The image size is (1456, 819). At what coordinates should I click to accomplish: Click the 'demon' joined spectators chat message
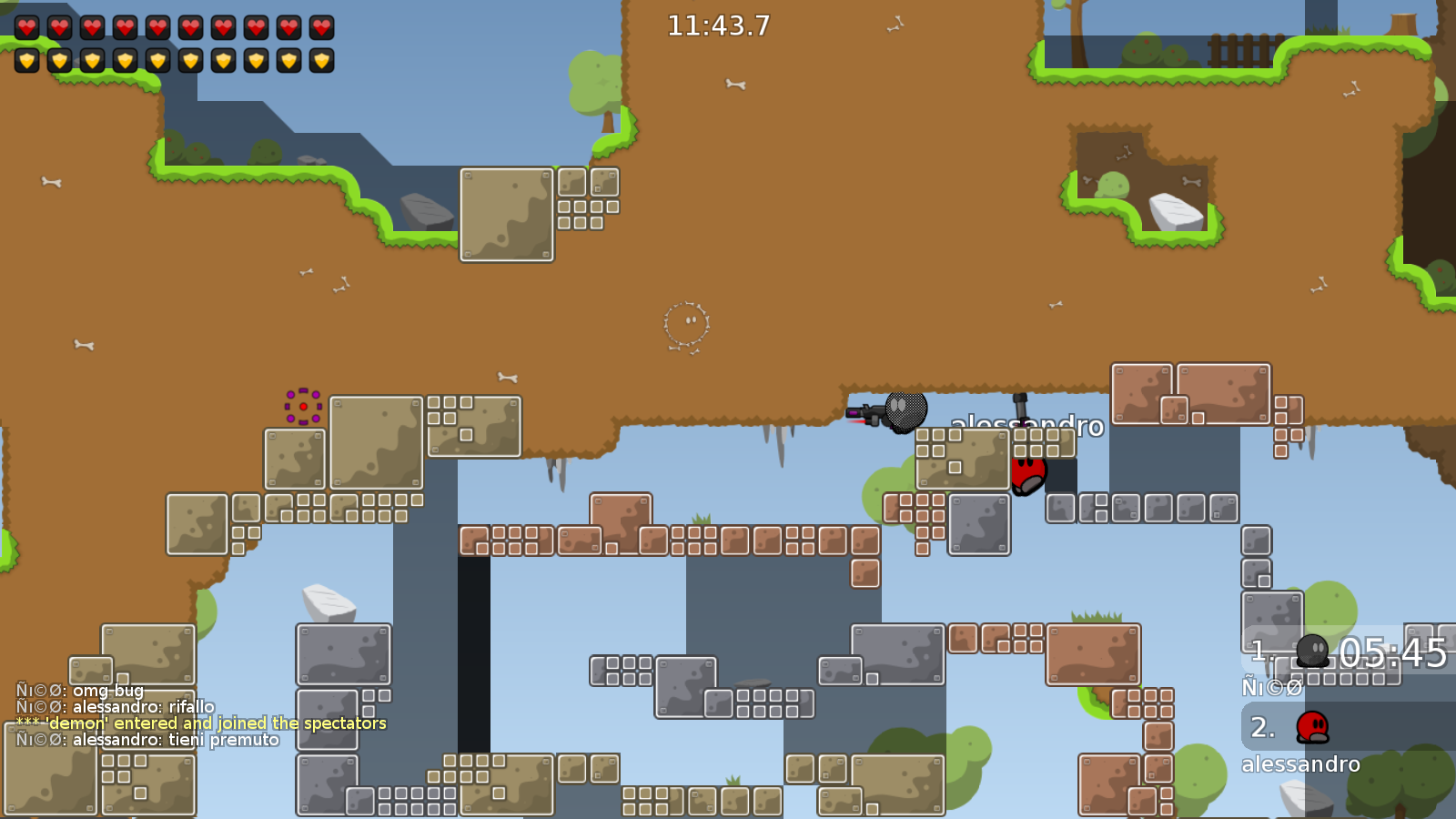pyautogui.click(x=200, y=723)
